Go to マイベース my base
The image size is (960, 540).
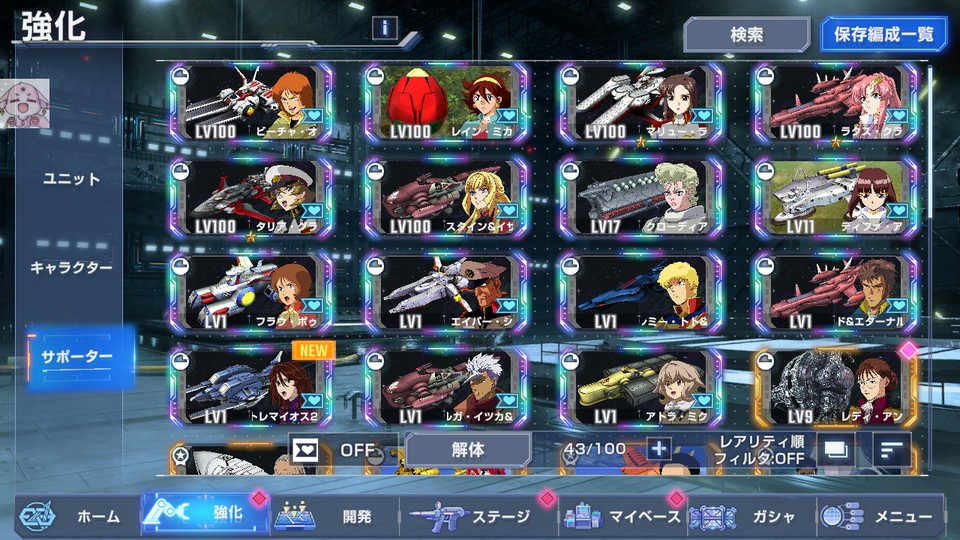point(622,516)
